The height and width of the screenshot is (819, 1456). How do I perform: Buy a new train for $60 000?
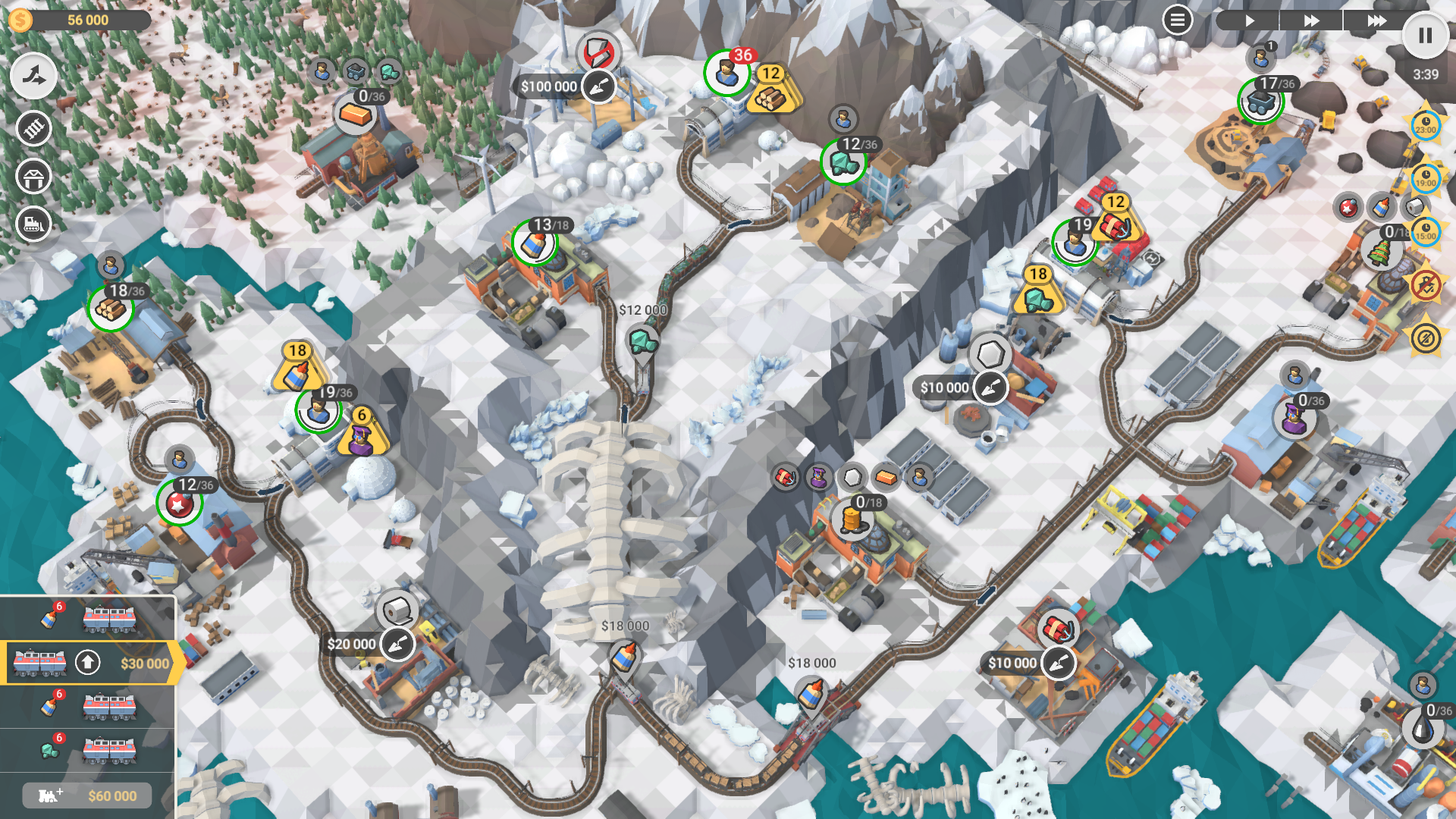tap(88, 795)
